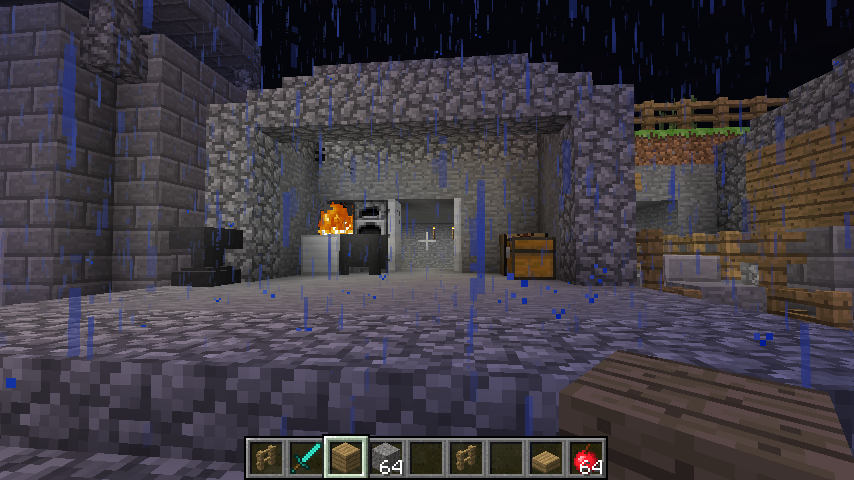The height and width of the screenshot is (480, 854).
Task: Select the stone stack of 64
Action: pyautogui.click(x=386, y=458)
